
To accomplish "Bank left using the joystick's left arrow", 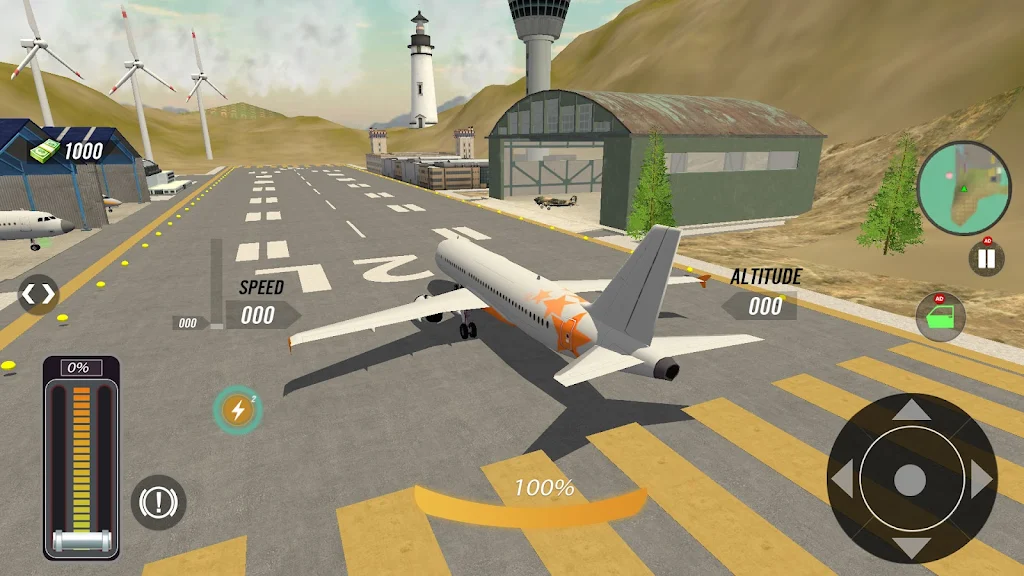I will click(842, 480).
